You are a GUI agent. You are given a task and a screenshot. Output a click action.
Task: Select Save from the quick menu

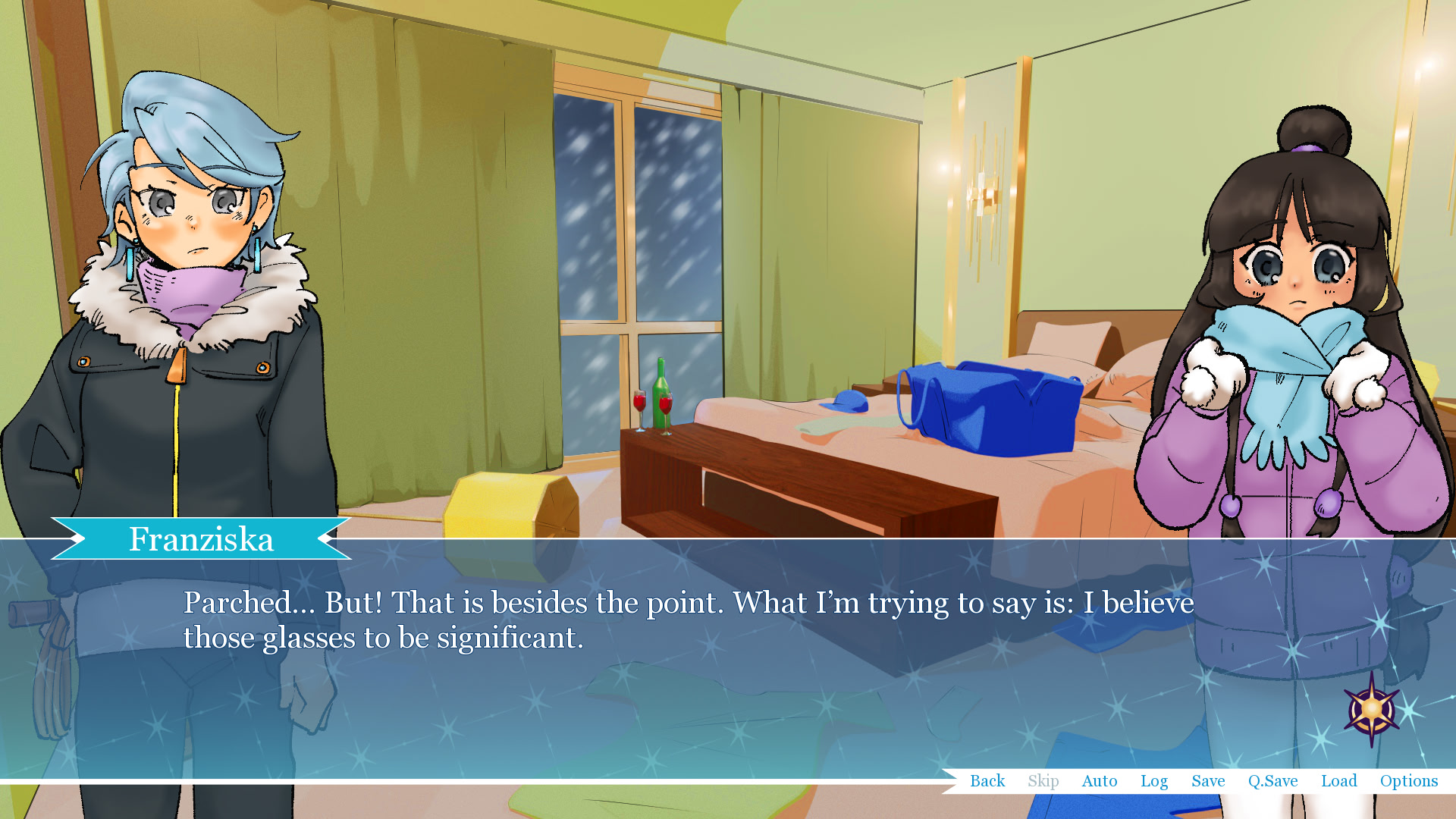pyautogui.click(x=1207, y=781)
